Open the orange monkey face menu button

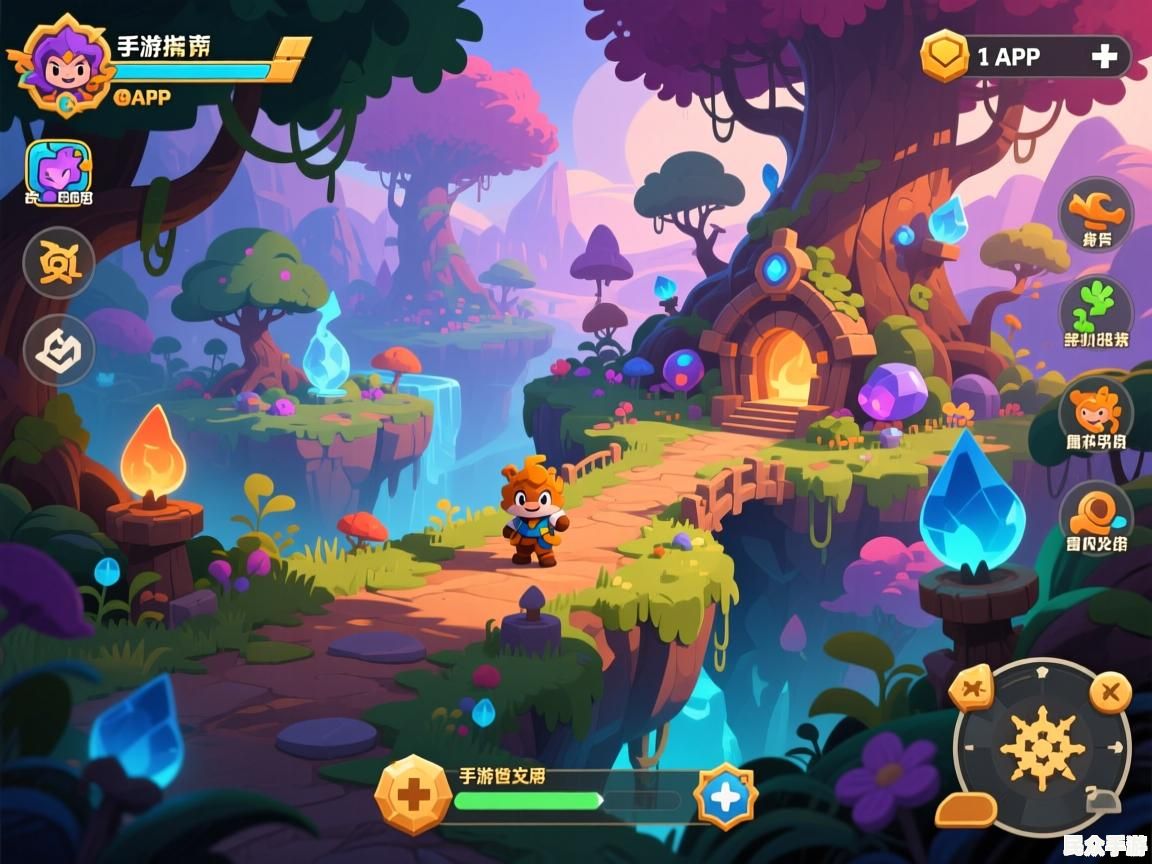1096,411
